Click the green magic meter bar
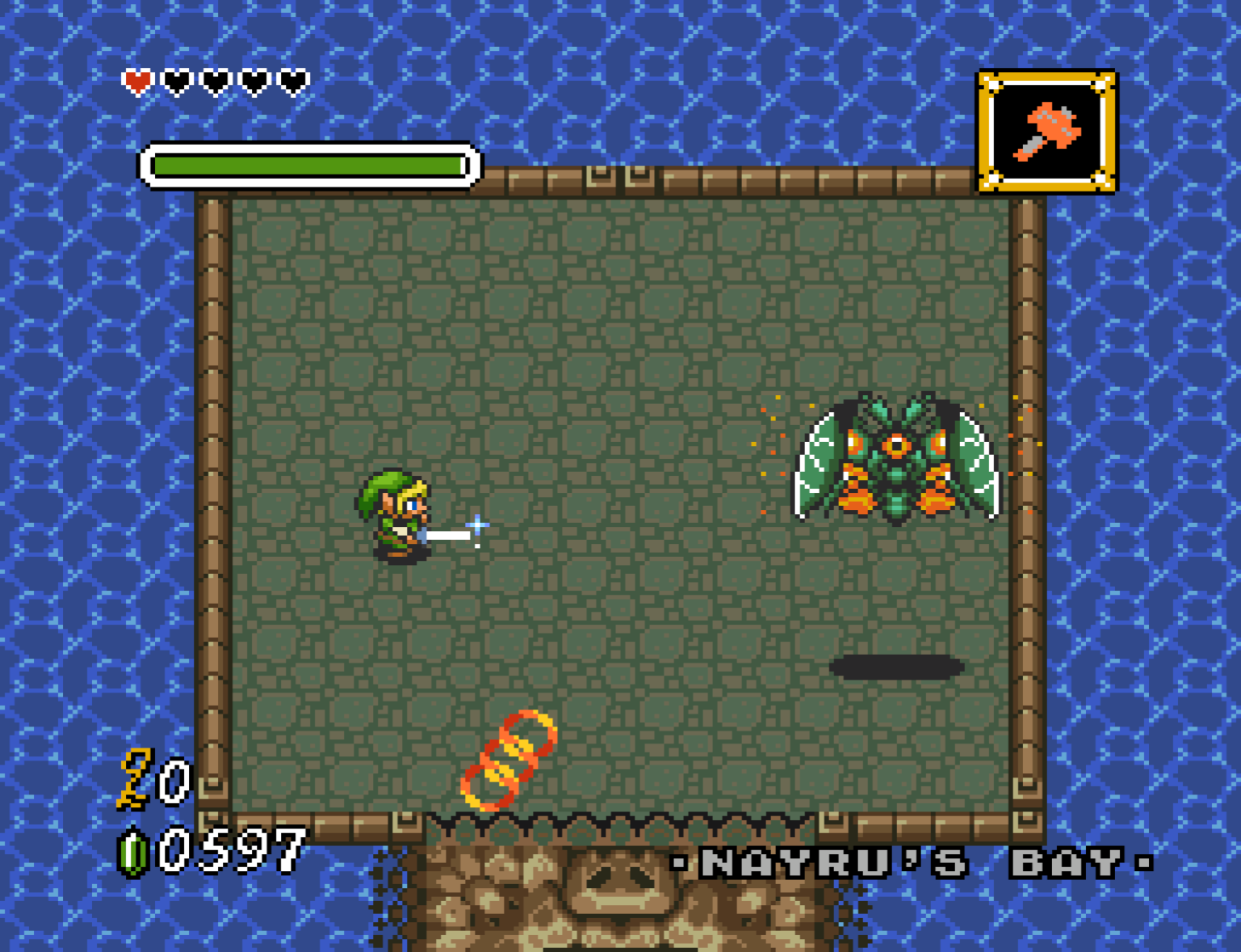1241x952 pixels. pyautogui.click(x=307, y=164)
